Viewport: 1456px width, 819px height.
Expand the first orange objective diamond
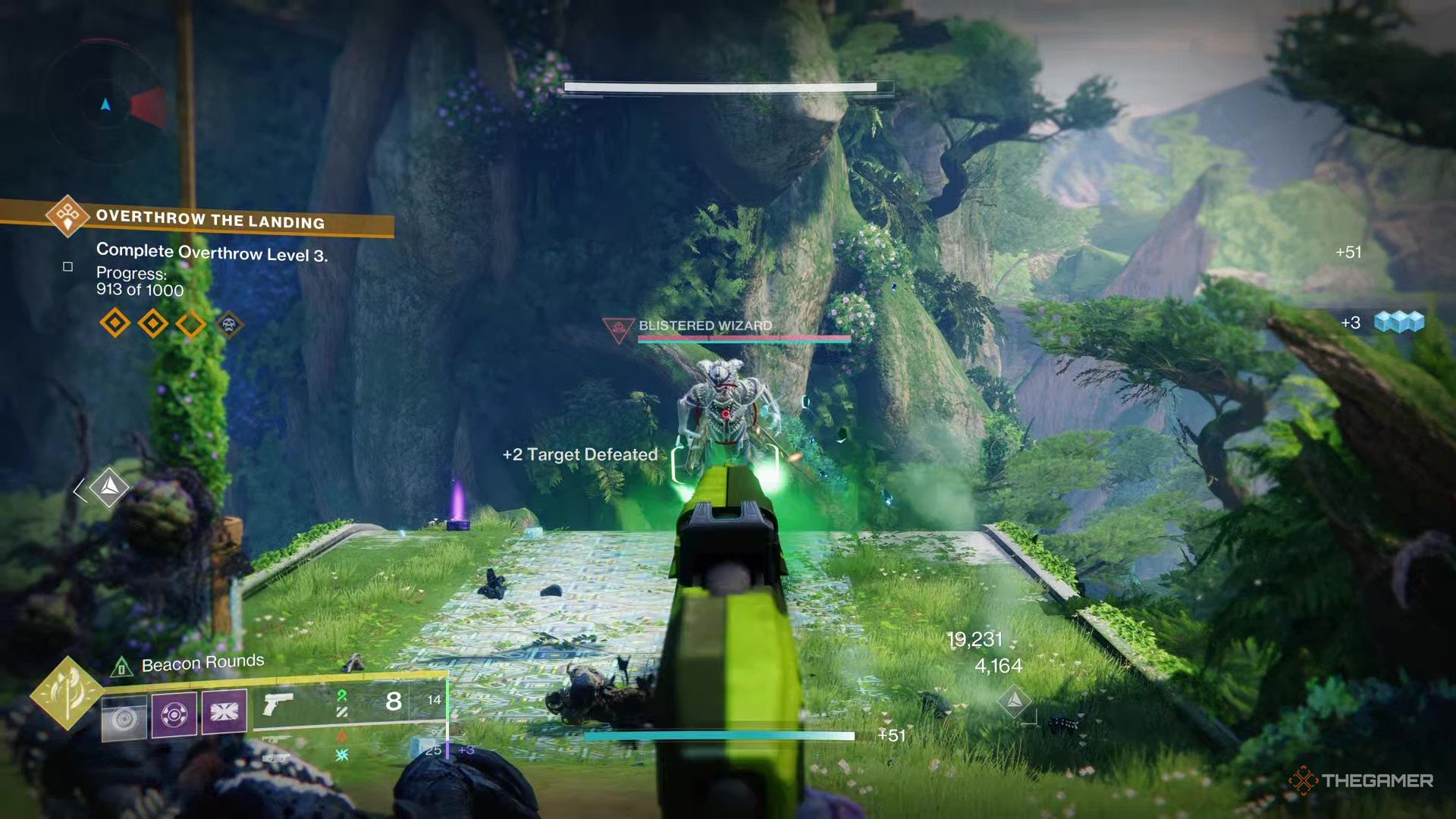pyautogui.click(x=114, y=323)
